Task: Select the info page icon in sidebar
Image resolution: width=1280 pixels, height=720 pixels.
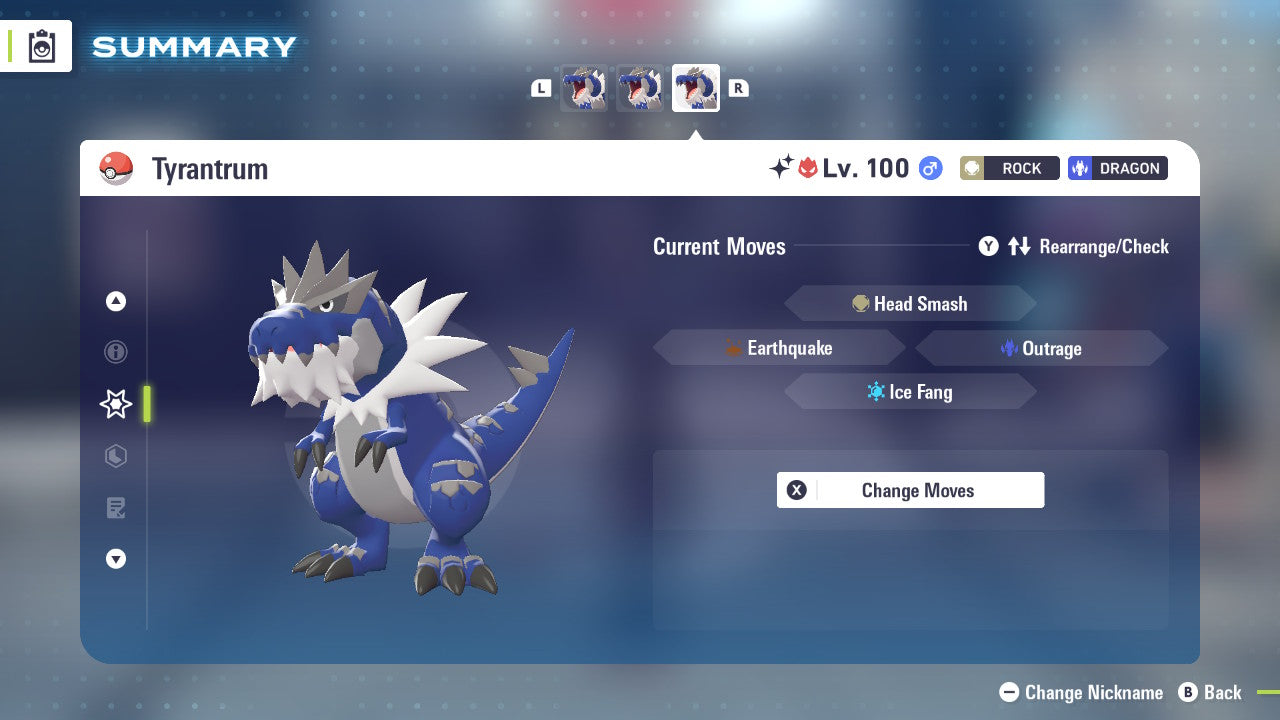Action: tap(115, 352)
